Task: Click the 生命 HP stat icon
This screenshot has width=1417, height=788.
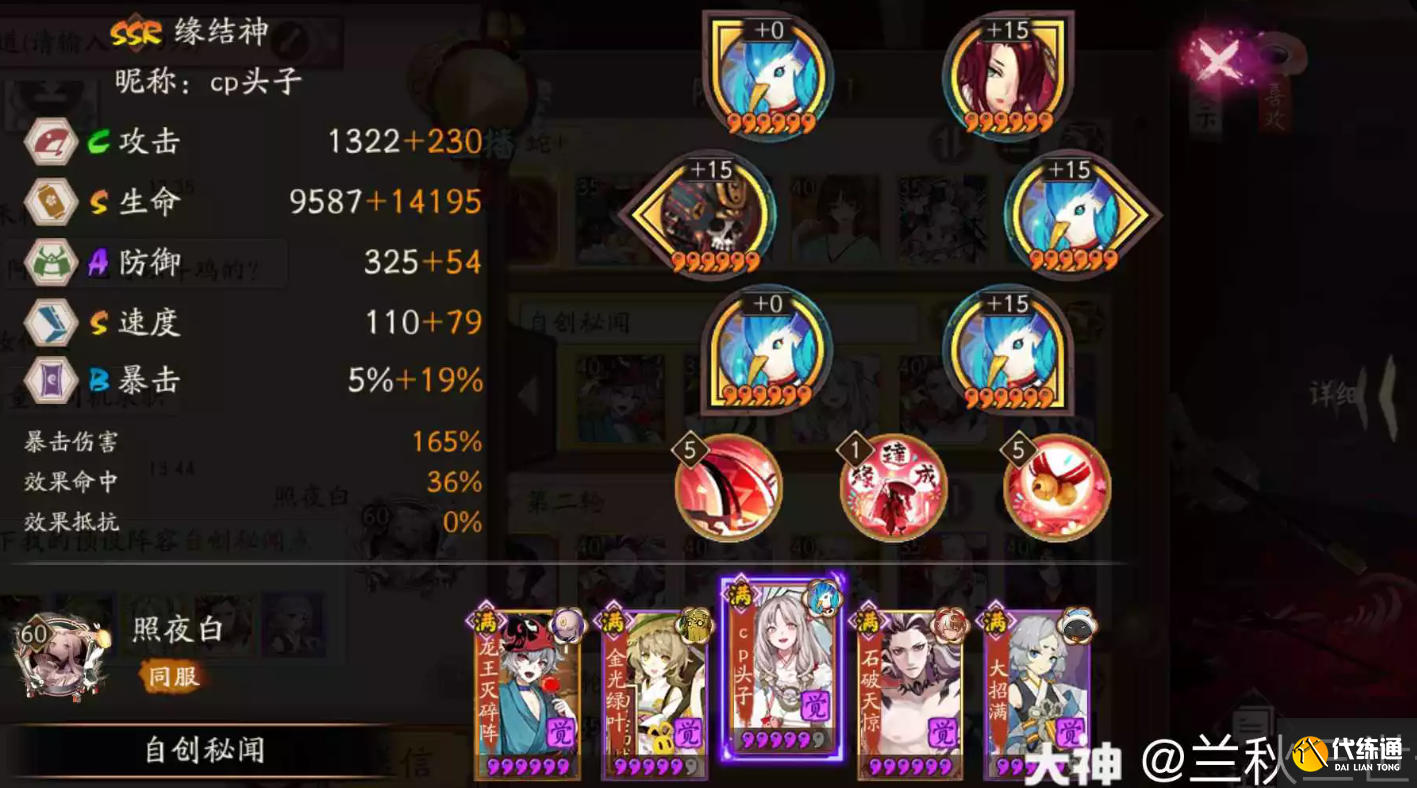Action: coord(50,201)
